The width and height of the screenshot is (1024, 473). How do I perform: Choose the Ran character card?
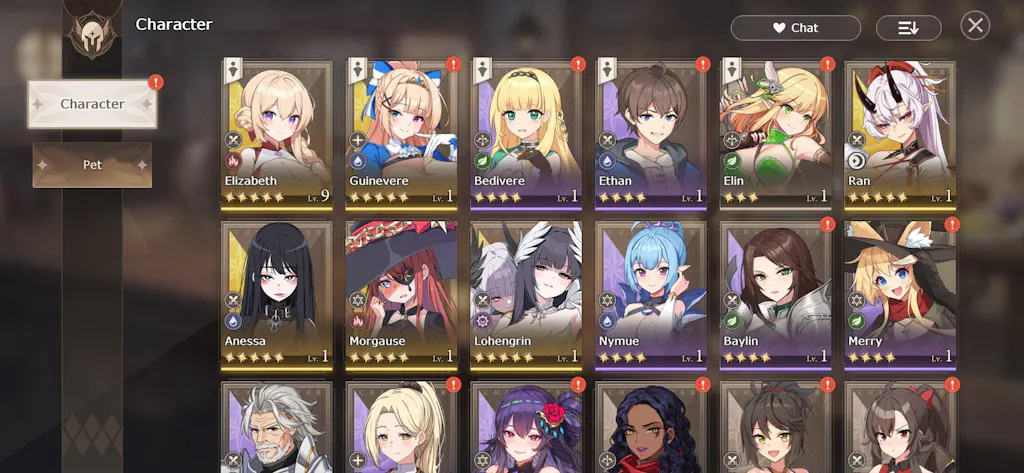tap(900, 133)
